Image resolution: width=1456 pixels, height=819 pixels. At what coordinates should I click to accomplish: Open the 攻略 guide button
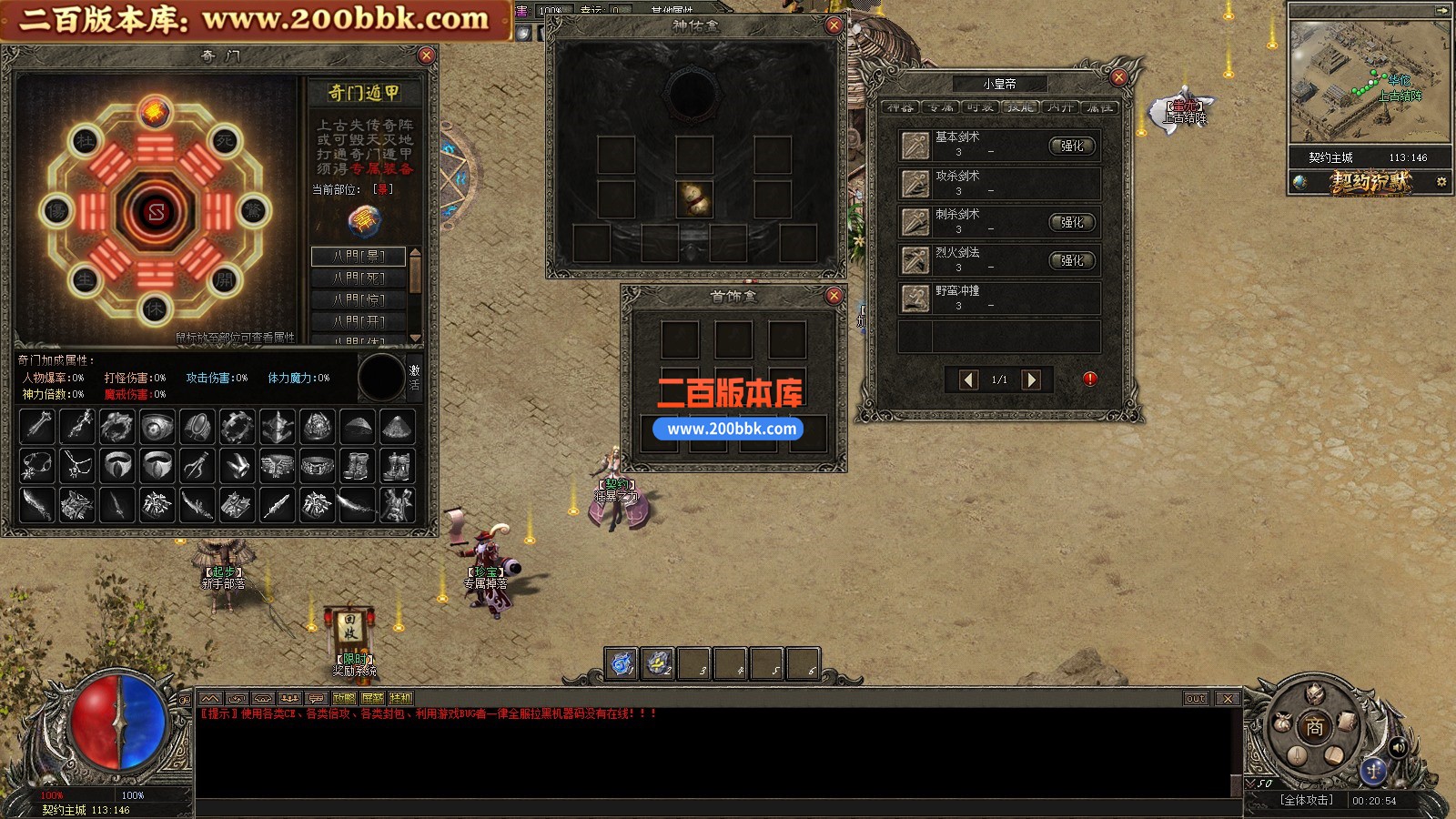point(344,699)
